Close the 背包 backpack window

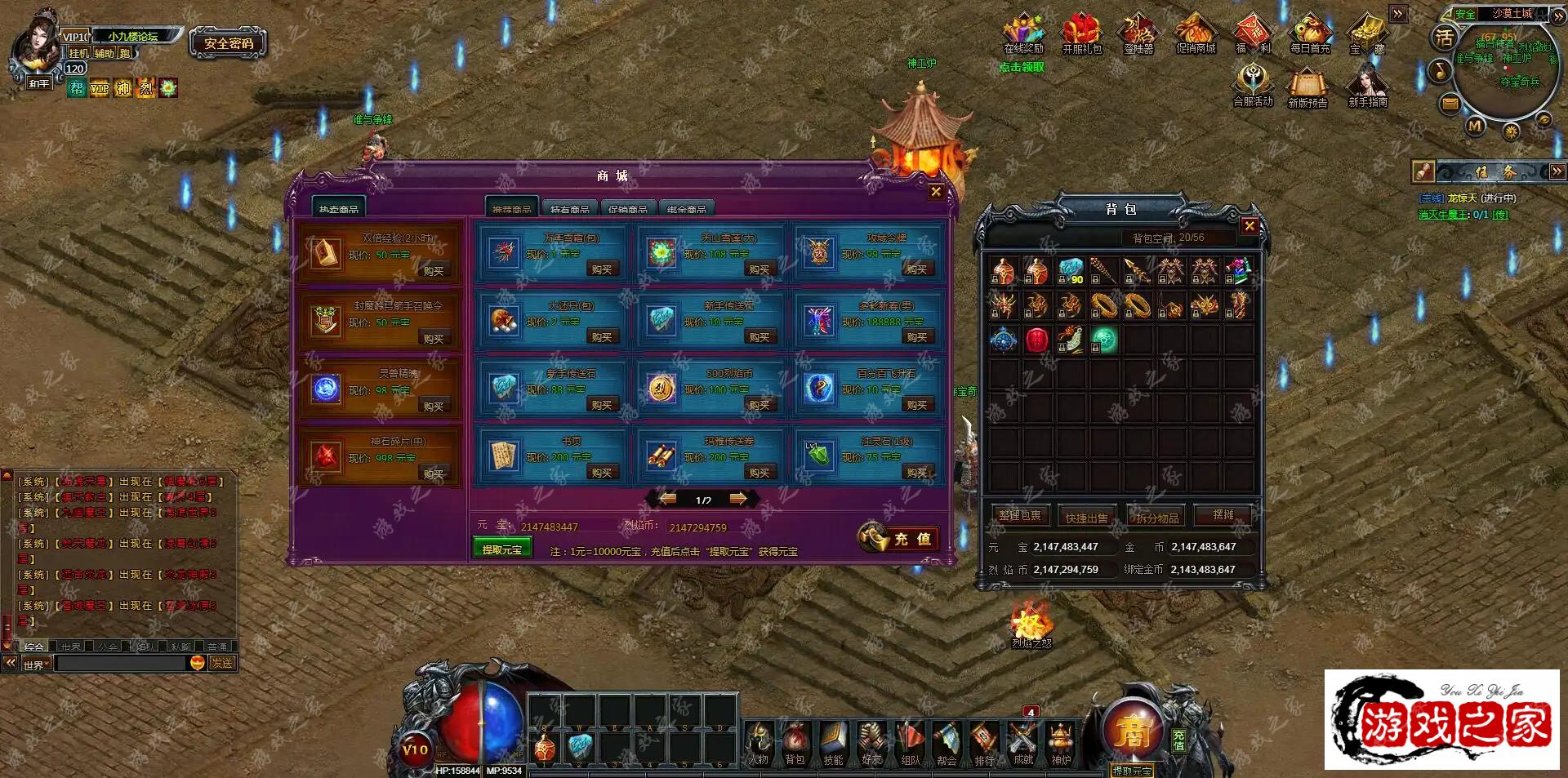[x=1249, y=226]
